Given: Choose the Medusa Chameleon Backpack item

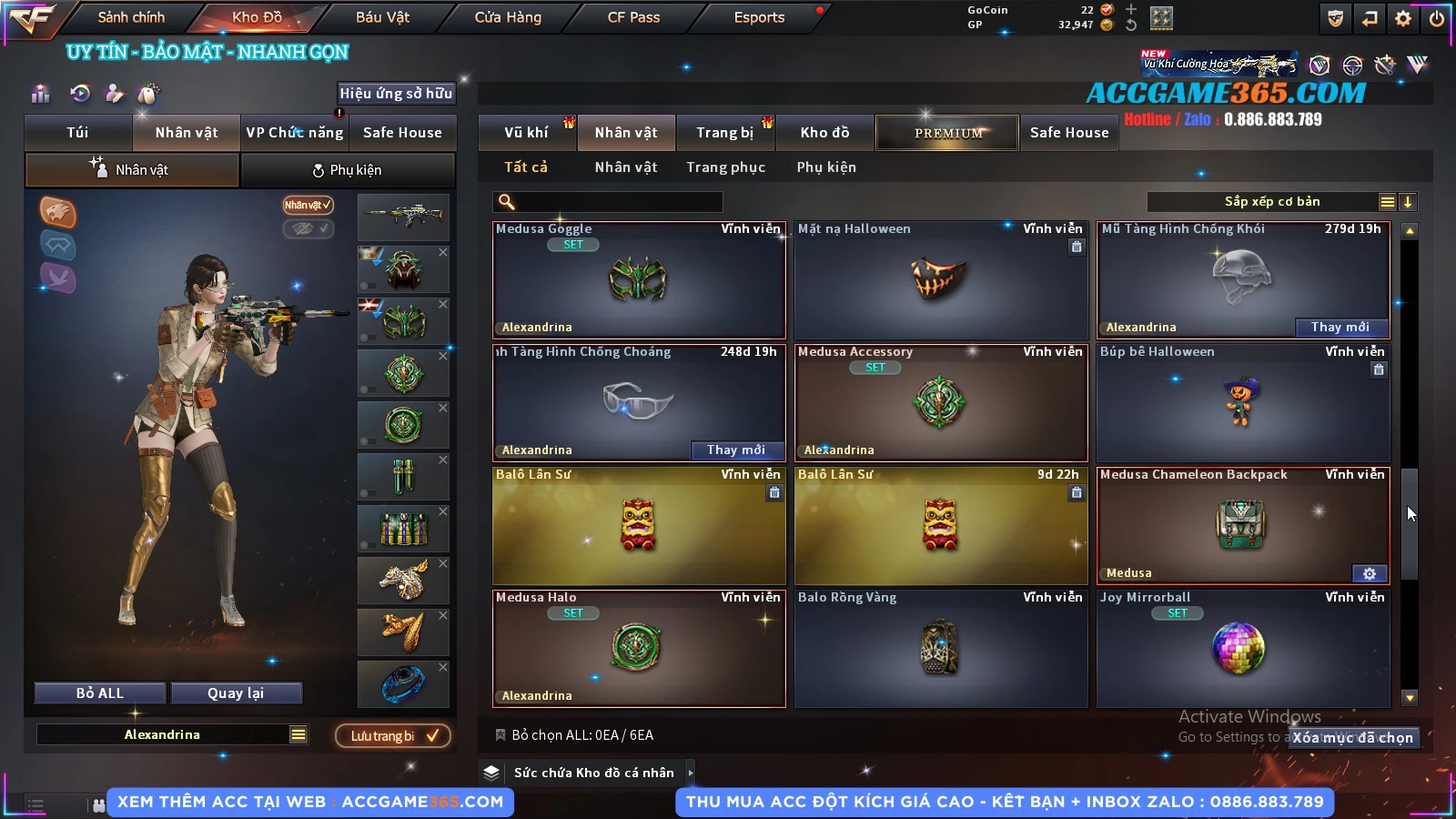Looking at the screenshot, I should [x=1242, y=526].
